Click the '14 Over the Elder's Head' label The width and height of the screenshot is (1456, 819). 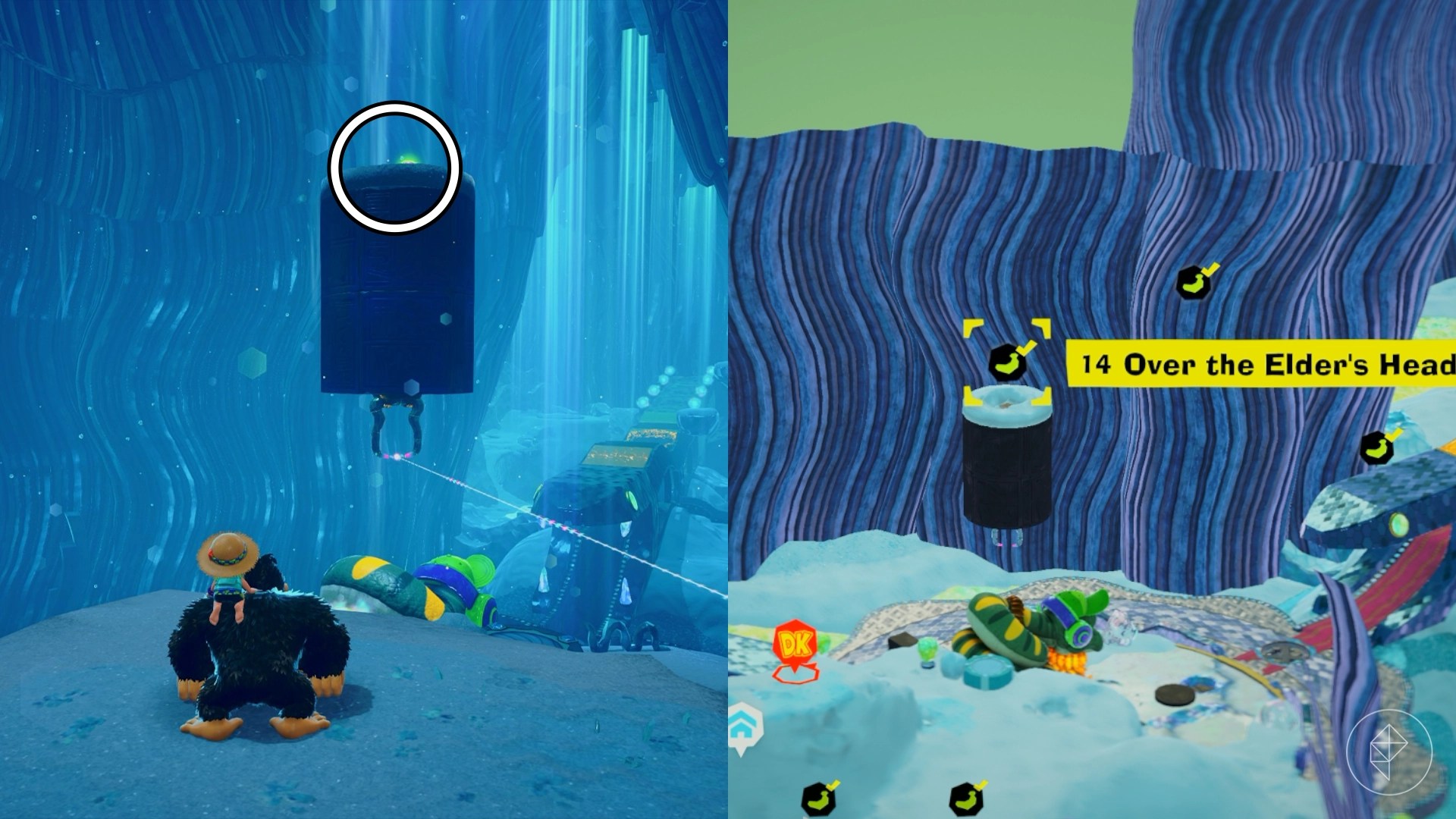(1262, 365)
